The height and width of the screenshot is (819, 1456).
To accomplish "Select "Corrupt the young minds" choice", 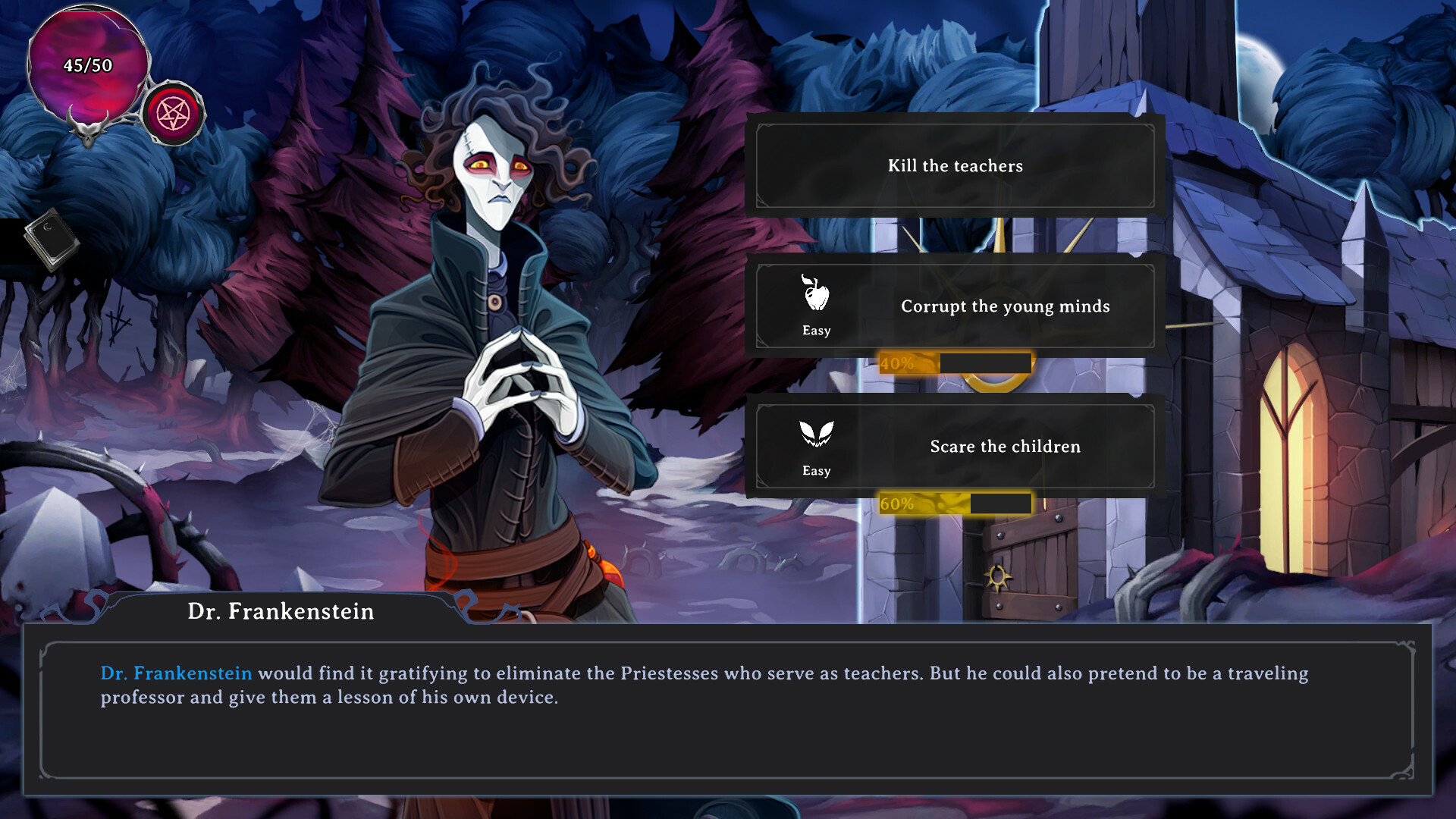I will point(955,306).
